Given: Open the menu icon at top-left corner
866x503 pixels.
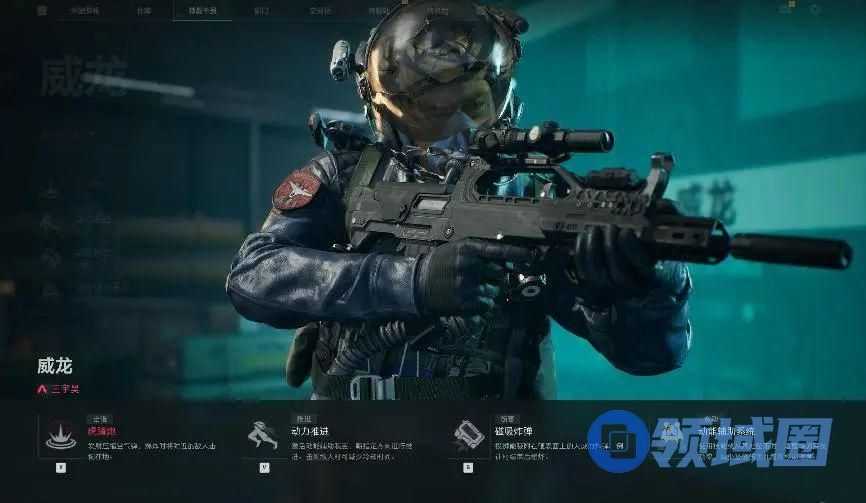Looking at the screenshot, I should pyautogui.click(x=42, y=10).
